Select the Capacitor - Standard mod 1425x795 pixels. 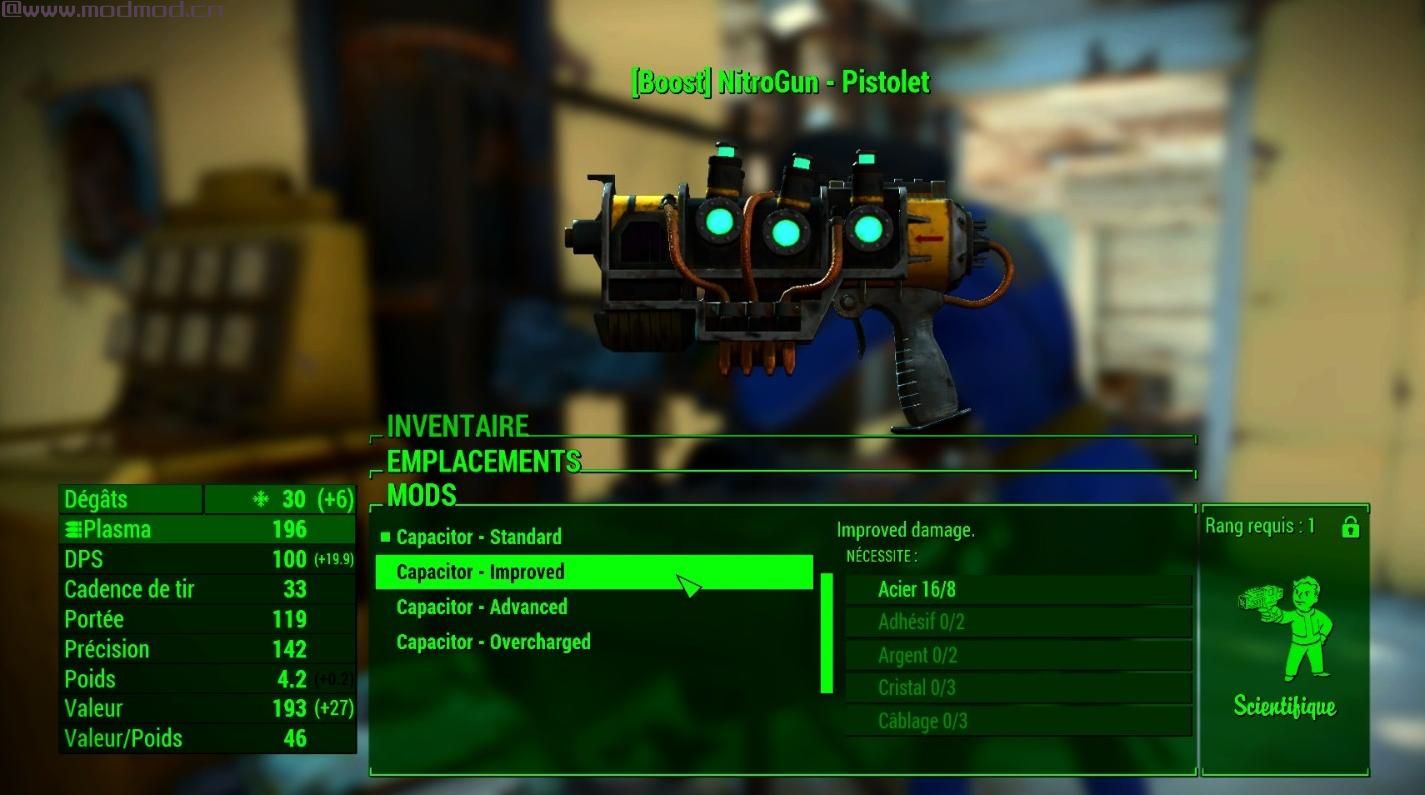(479, 537)
